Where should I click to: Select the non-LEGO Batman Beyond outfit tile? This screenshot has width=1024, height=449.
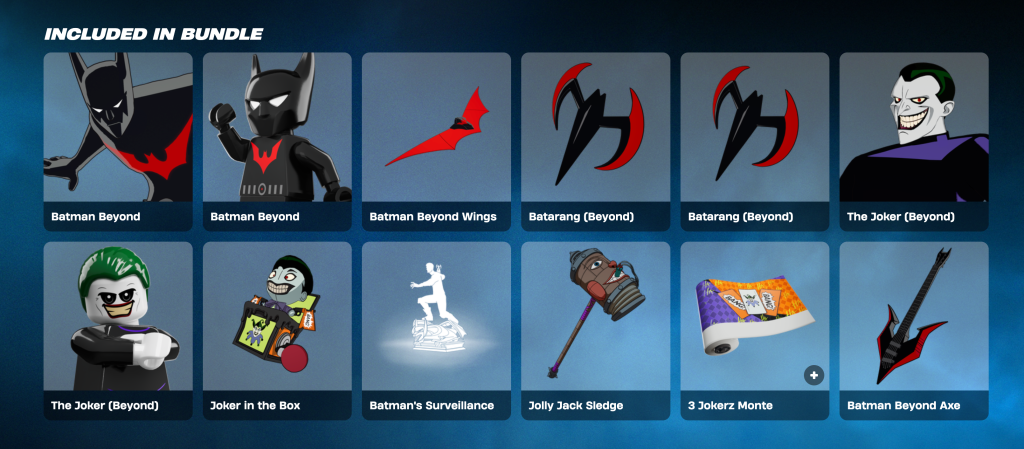pos(118,140)
